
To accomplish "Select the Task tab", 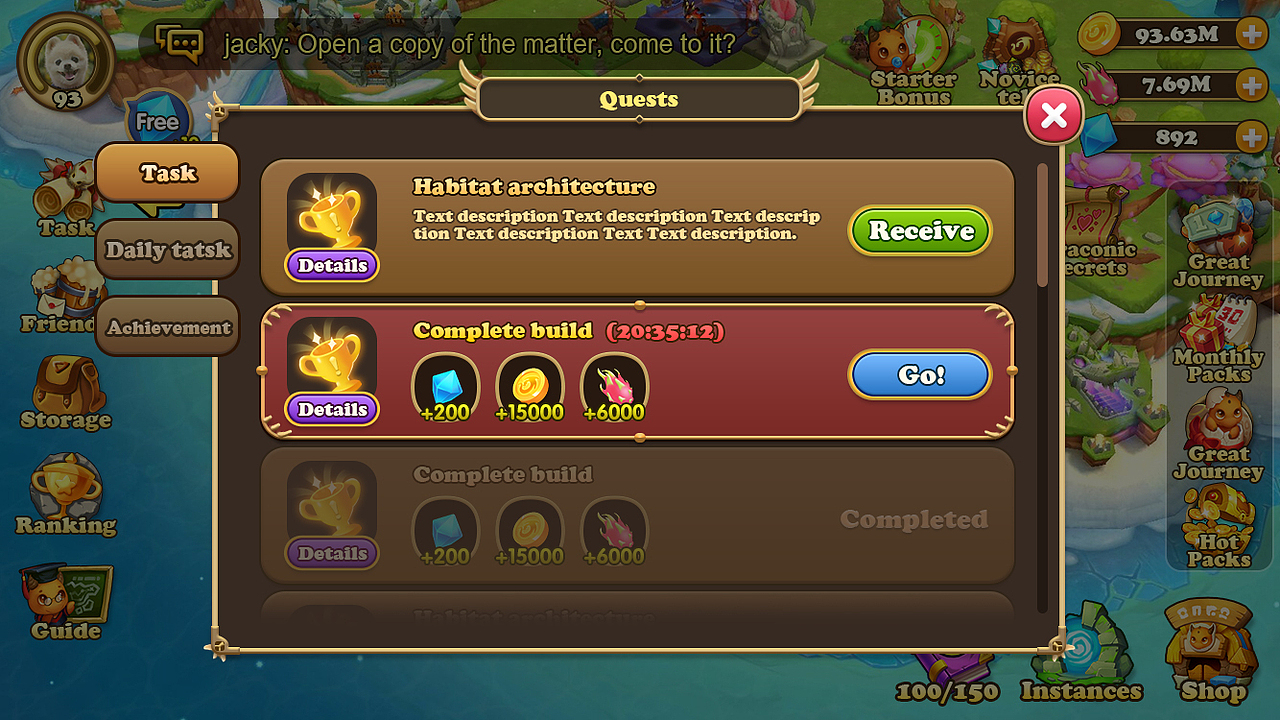I will 168,173.
